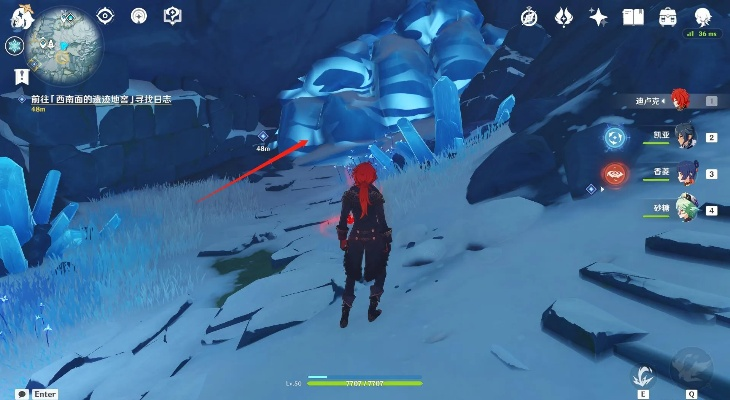Switch to party member 砂糖
This screenshot has width=730, height=400.
tap(684, 209)
